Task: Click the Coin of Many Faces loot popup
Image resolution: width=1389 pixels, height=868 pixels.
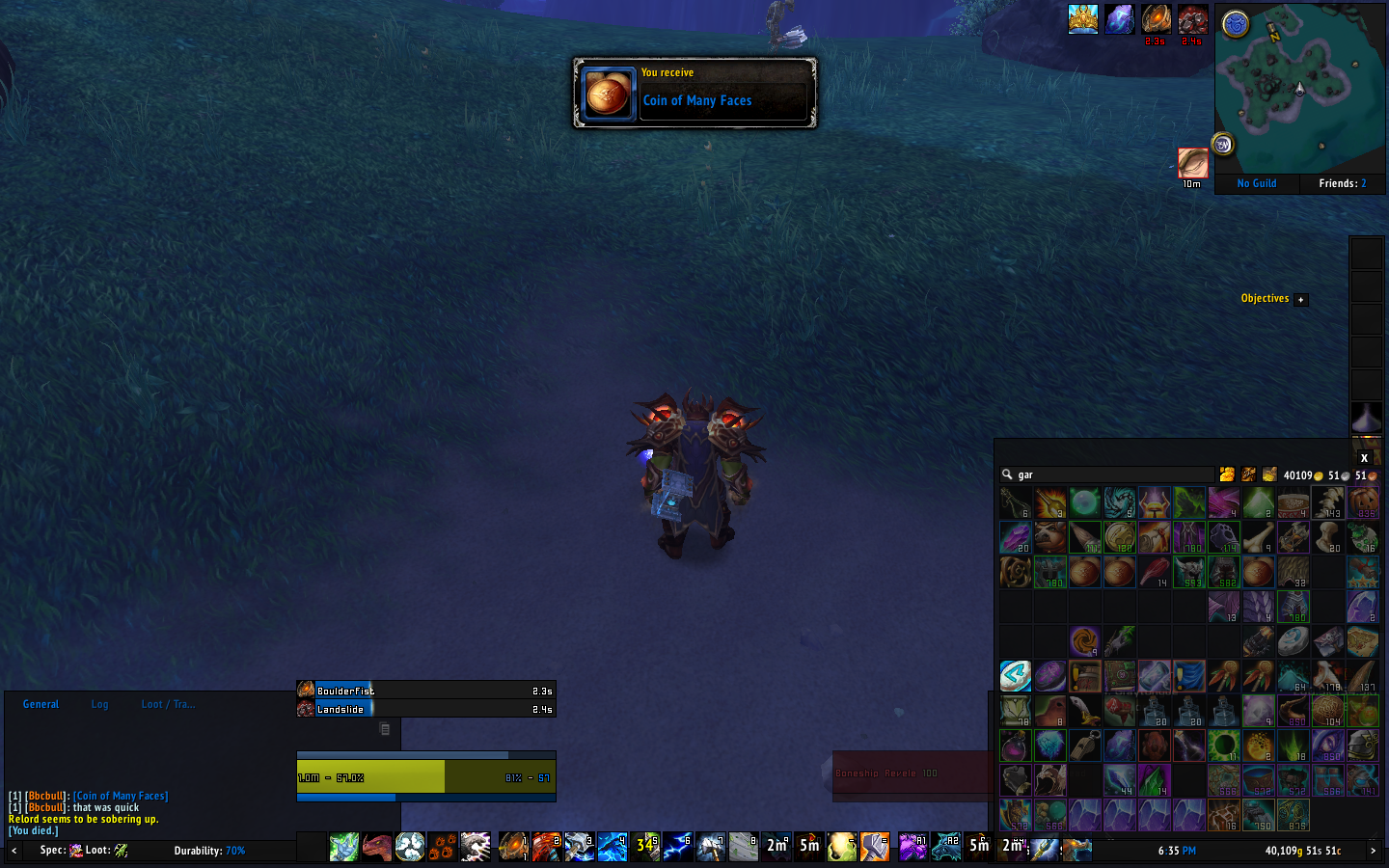Action: coord(694,94)
